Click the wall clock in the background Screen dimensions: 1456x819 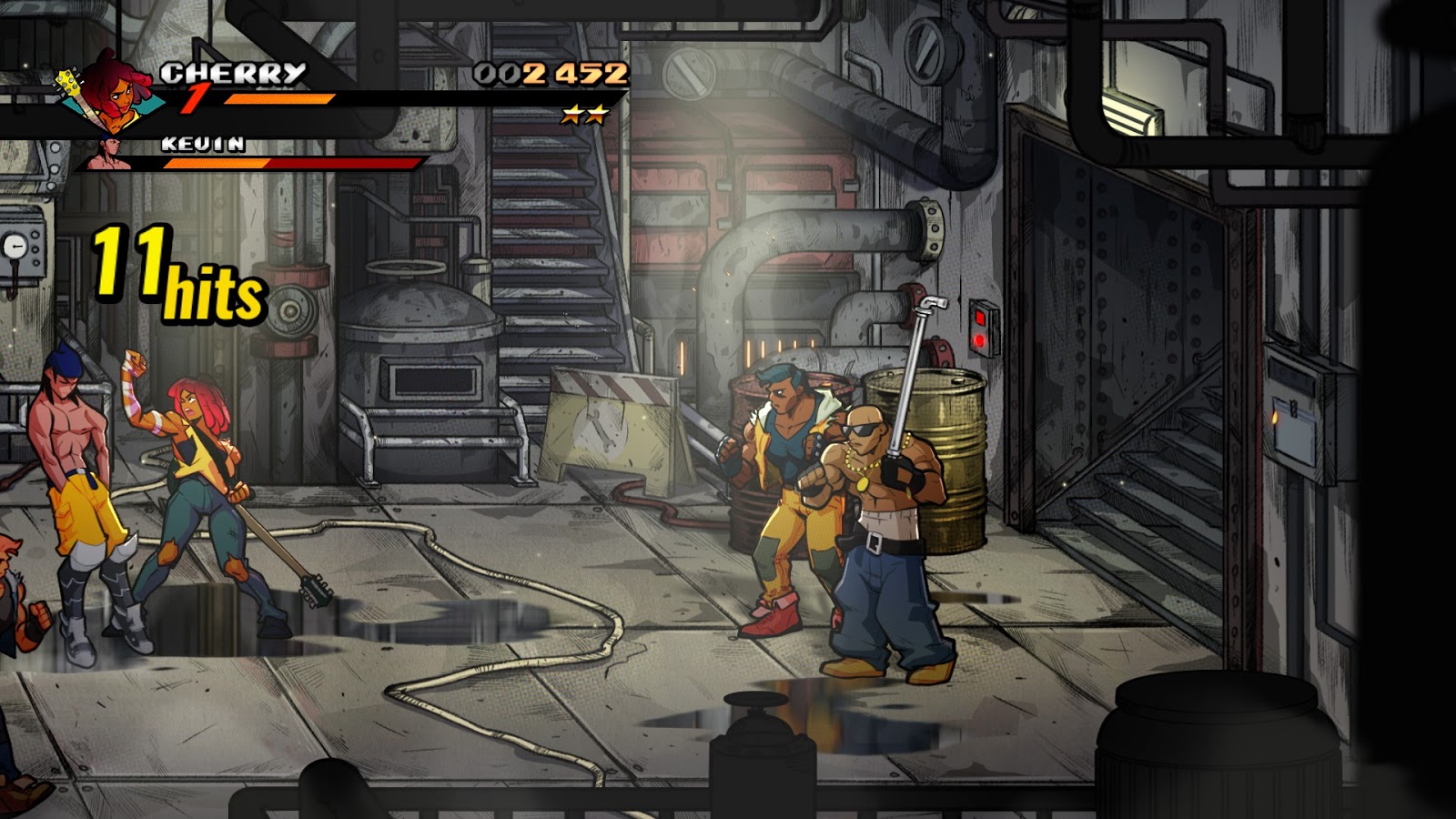point(16,246)
